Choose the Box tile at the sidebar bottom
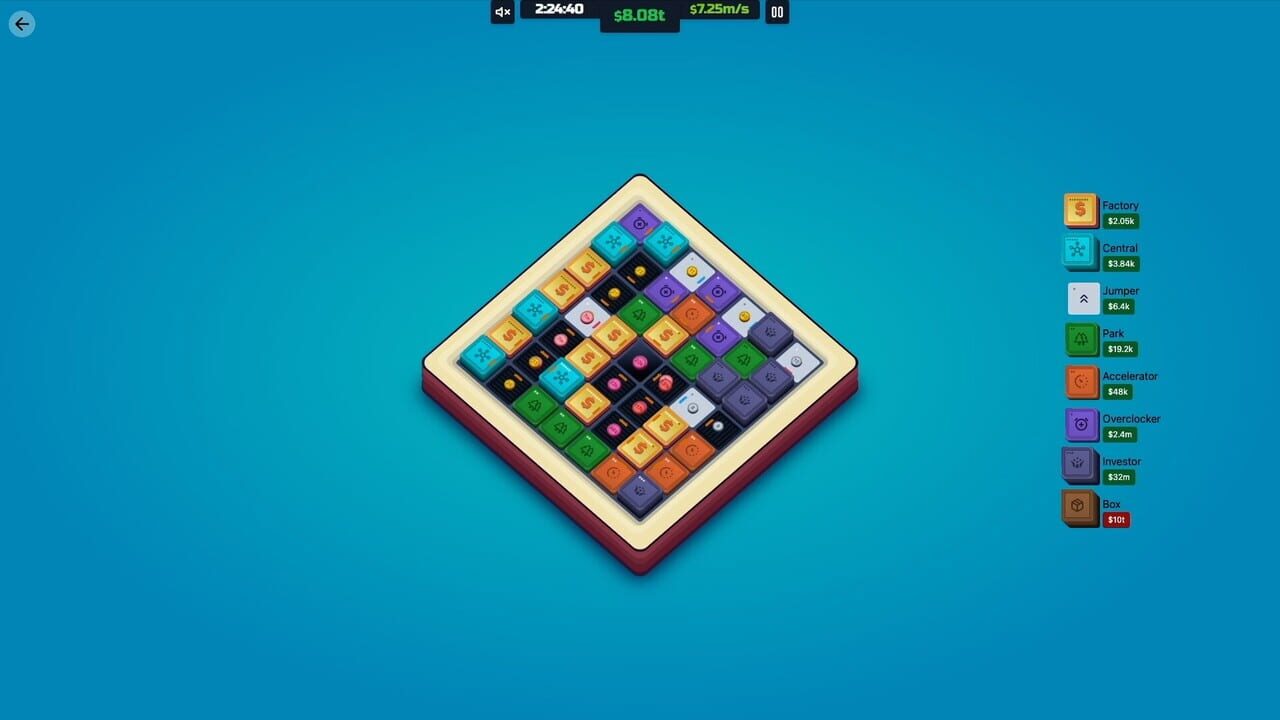The width and height of the screenshot is (1280, 720). (x=1078, y=507)
